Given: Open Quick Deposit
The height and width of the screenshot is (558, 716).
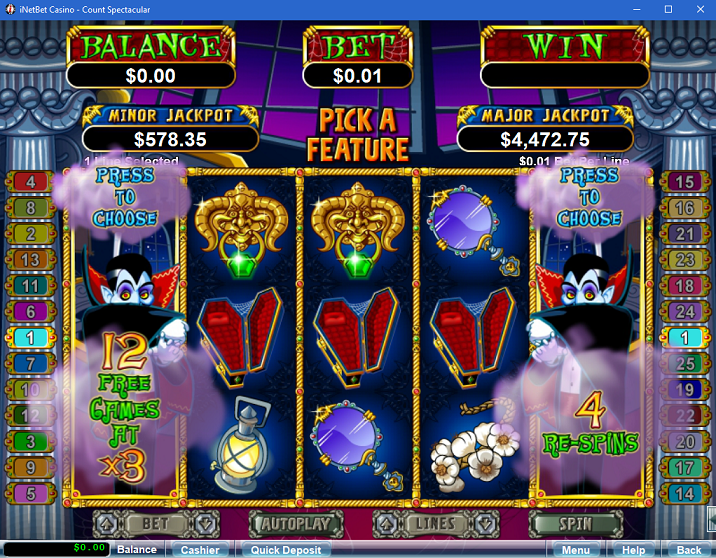Looking at the screenshot, I should point(285,549).
